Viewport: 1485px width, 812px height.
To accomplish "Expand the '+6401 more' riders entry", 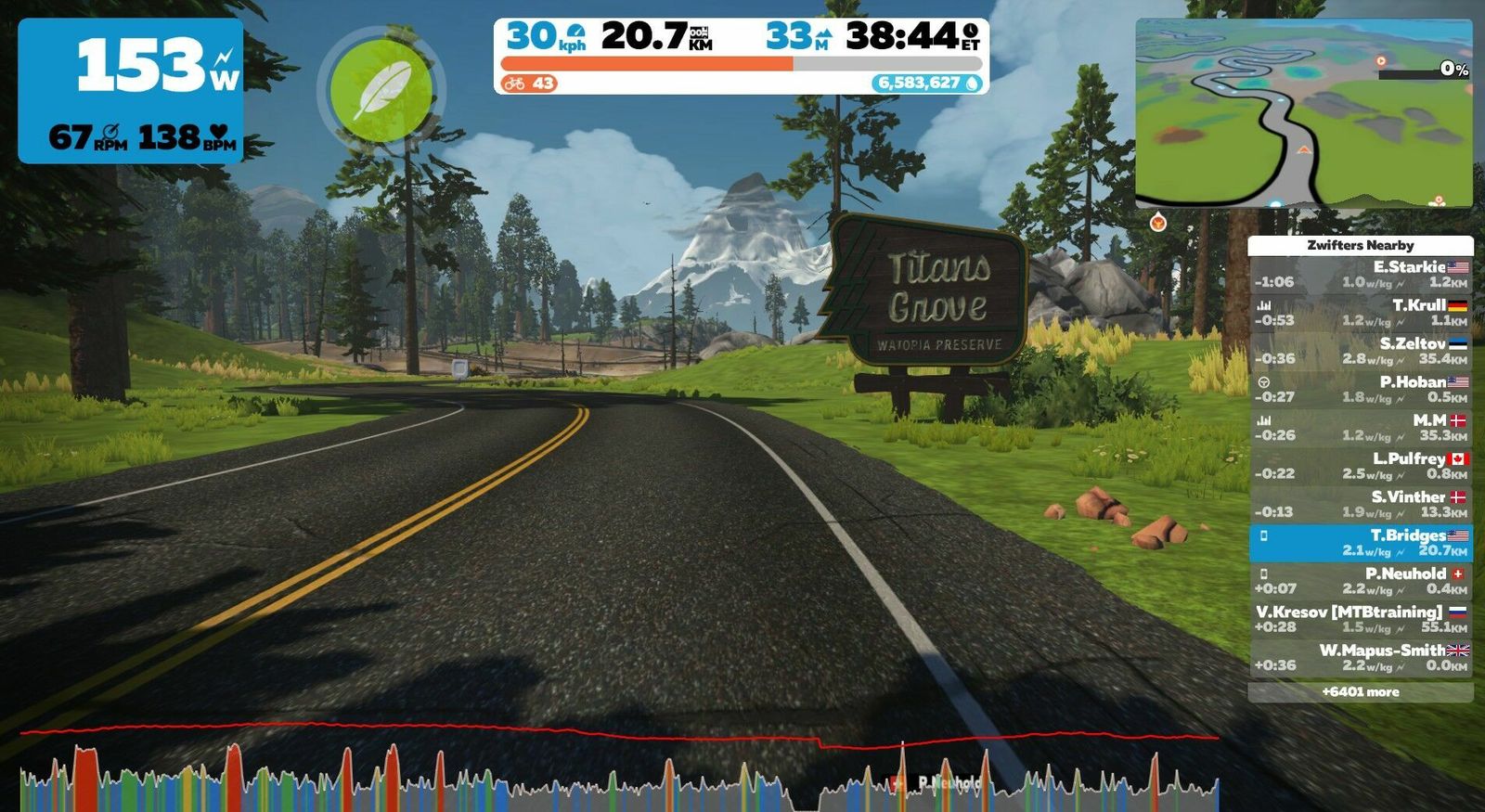I will click(x=1361, y=692).
